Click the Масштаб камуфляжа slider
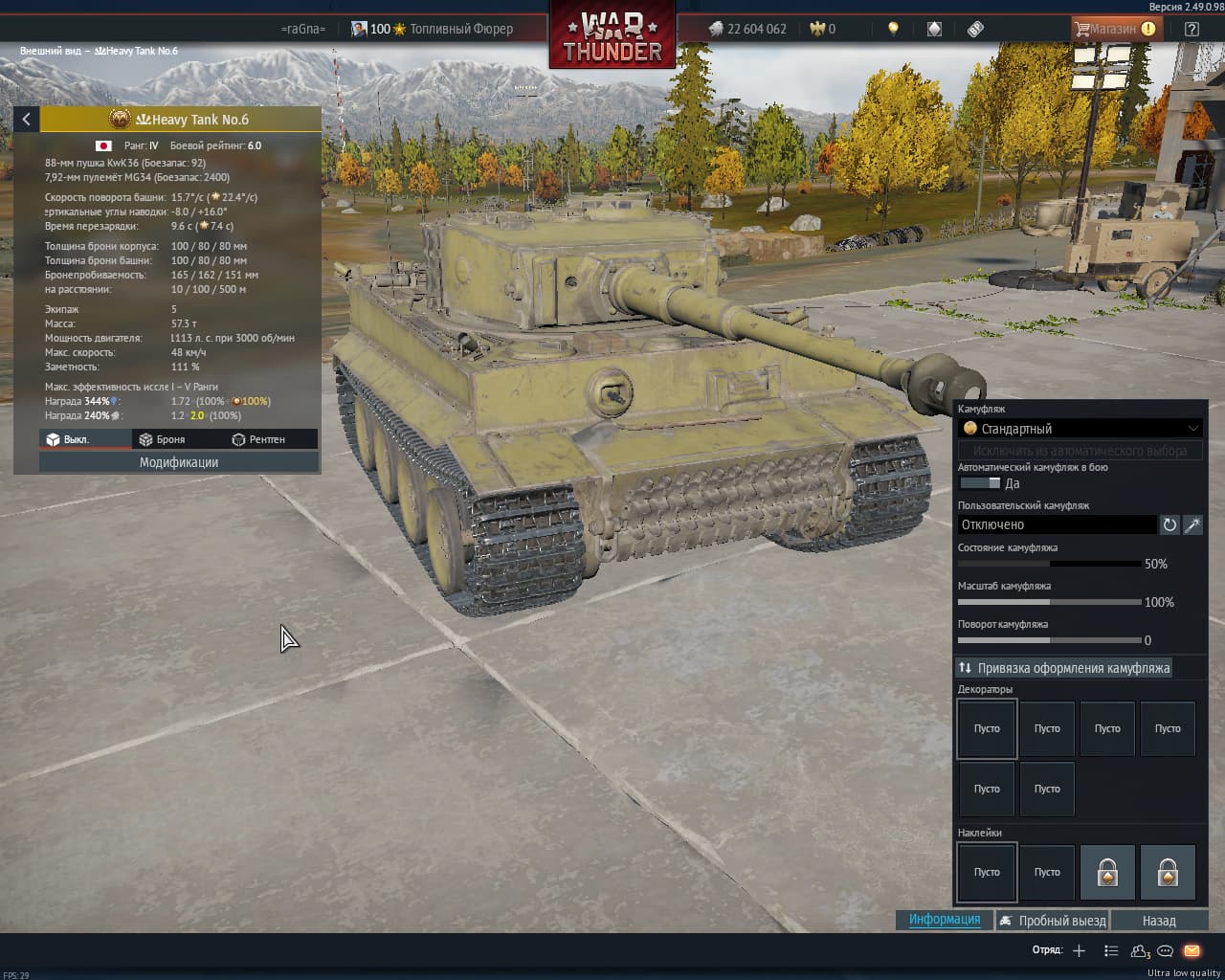The width and height of the screenshot is (1225, 980). tap(1049, 602)
